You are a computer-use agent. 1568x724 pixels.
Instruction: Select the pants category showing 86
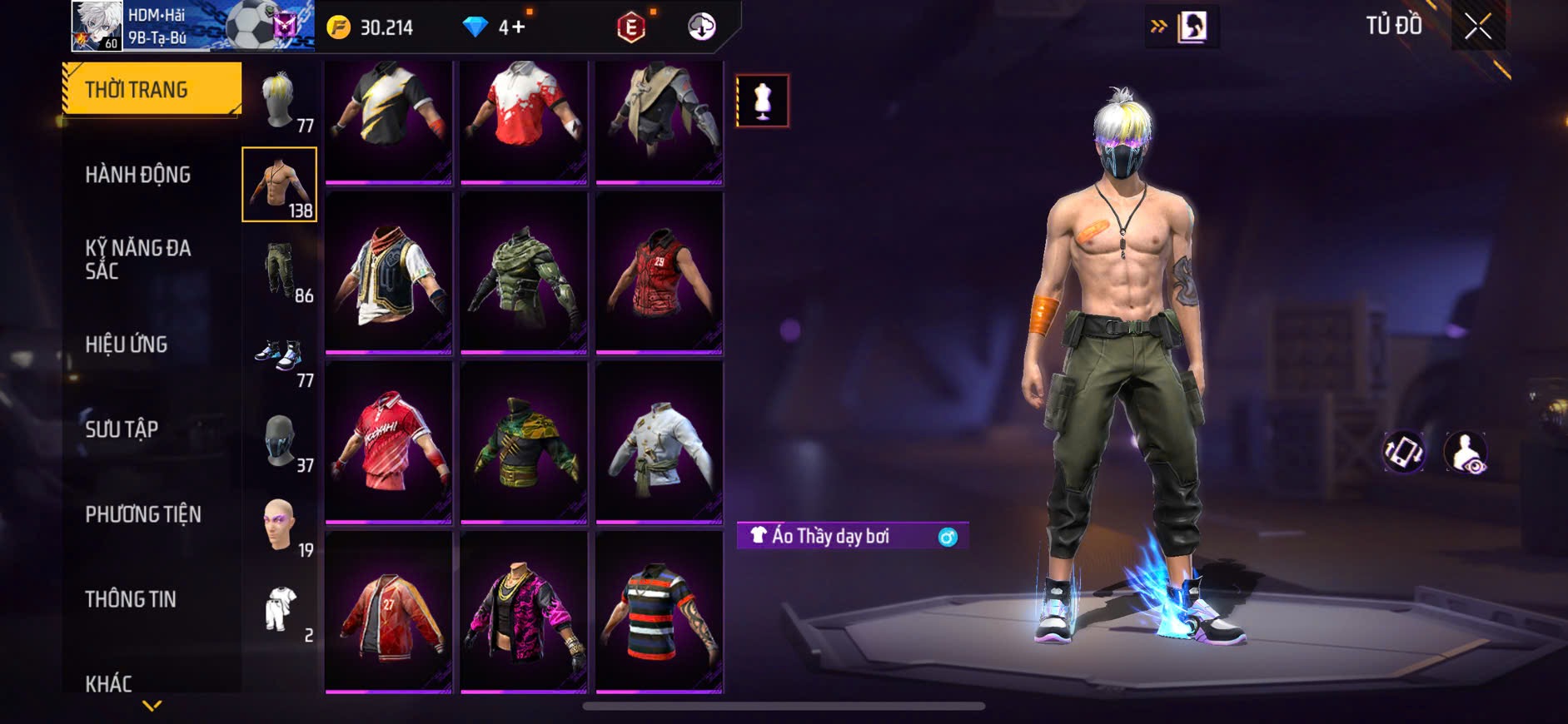[x=280, y=270]
